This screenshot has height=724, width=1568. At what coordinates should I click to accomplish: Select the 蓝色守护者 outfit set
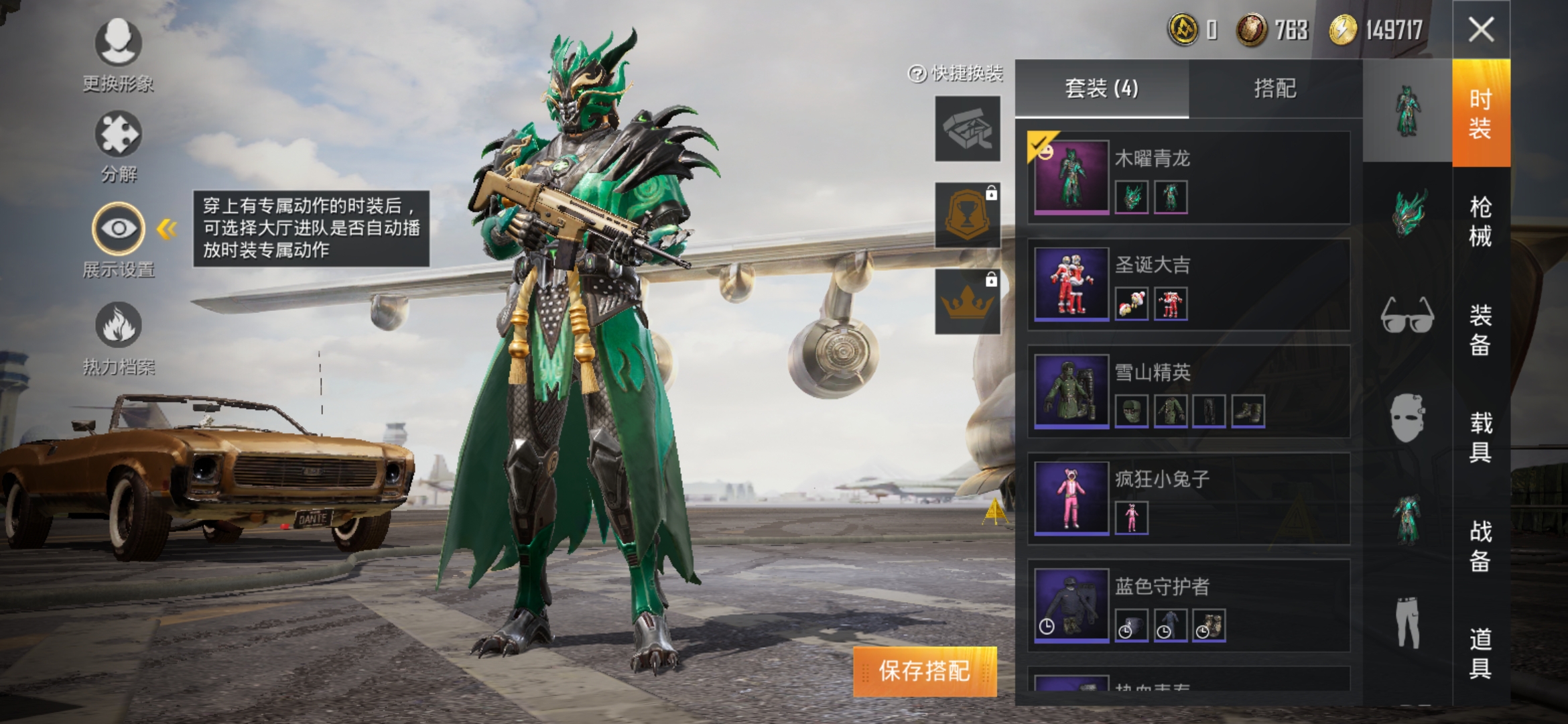click(x=1189, y=605)
